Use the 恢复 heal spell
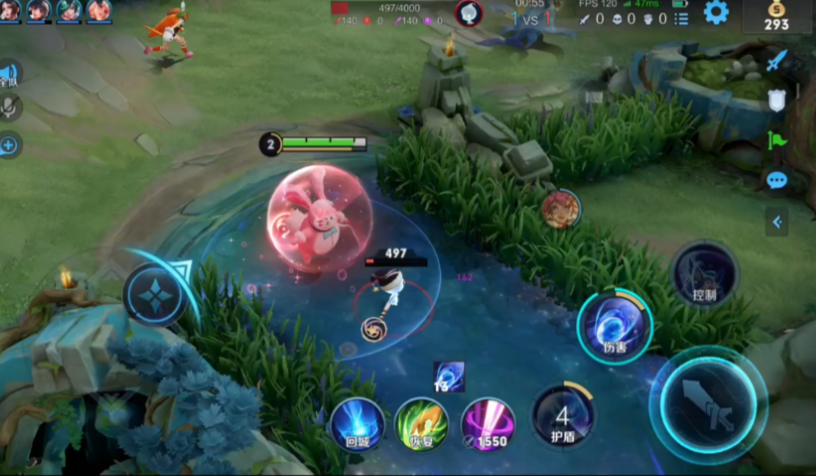This screenshot has width=816, height=476. point(421,423)
